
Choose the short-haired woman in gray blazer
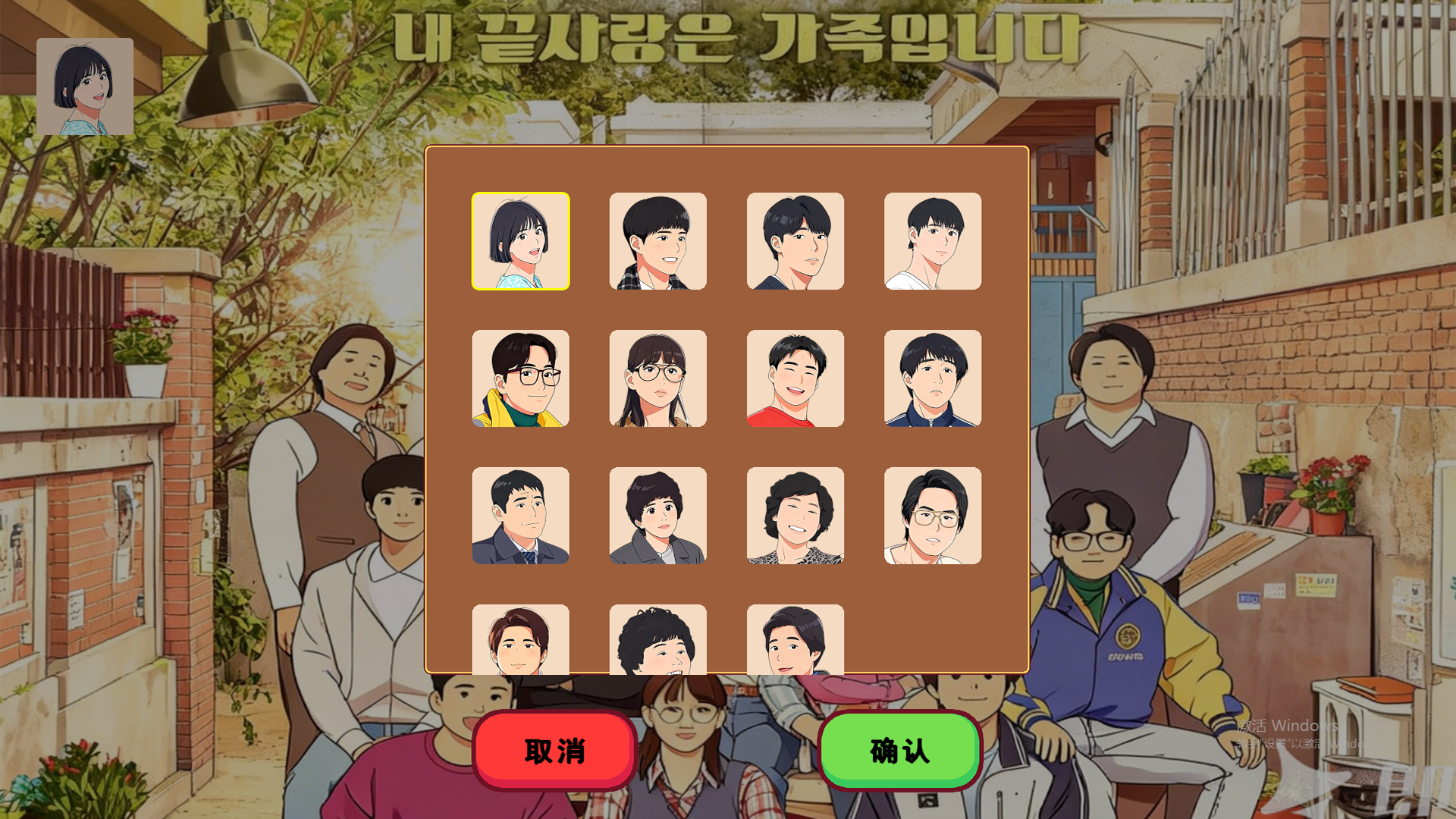click(657, 517)
